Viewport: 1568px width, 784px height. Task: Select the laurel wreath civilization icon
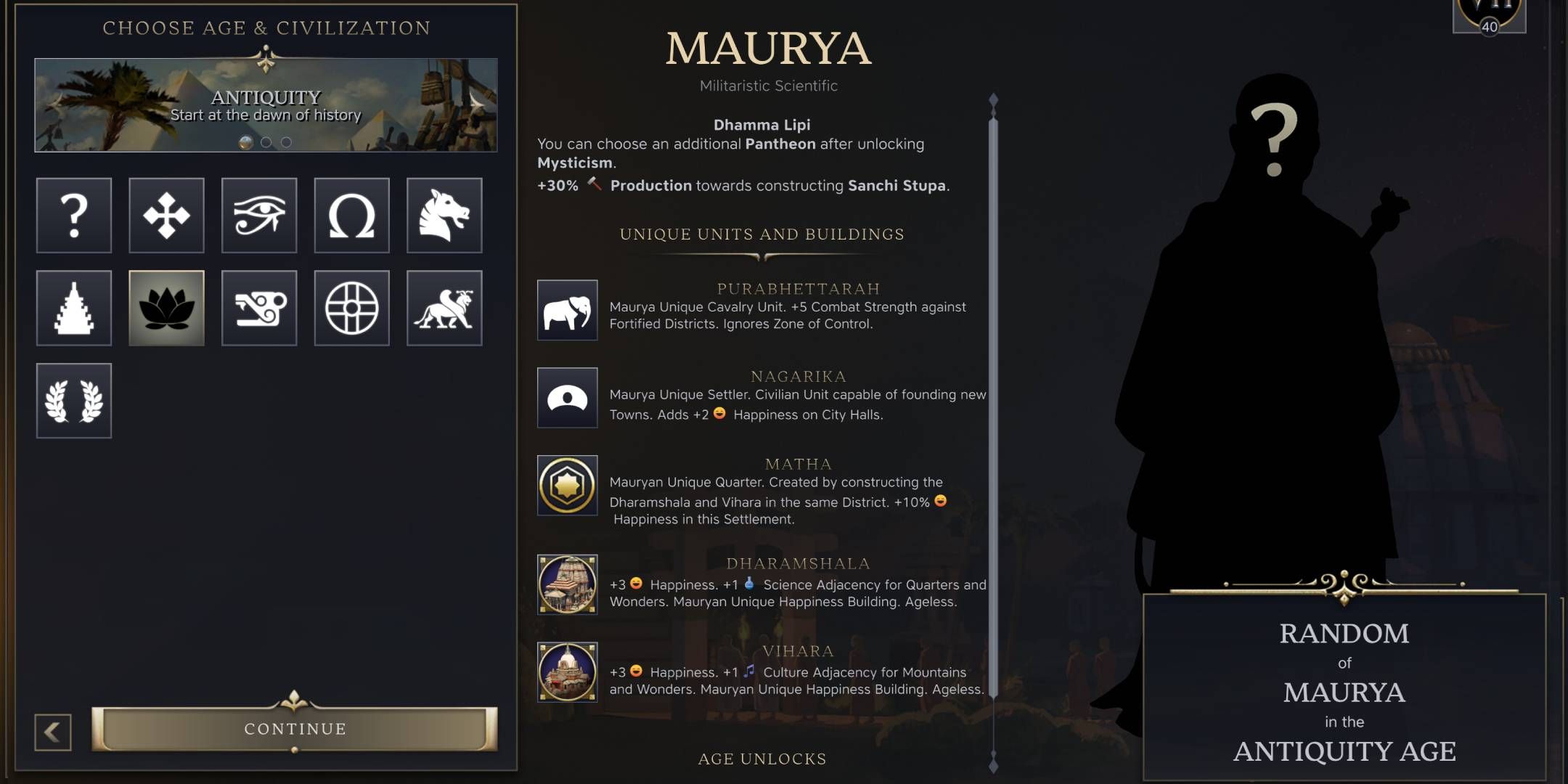pyautogui.click(x=73, y=401)
